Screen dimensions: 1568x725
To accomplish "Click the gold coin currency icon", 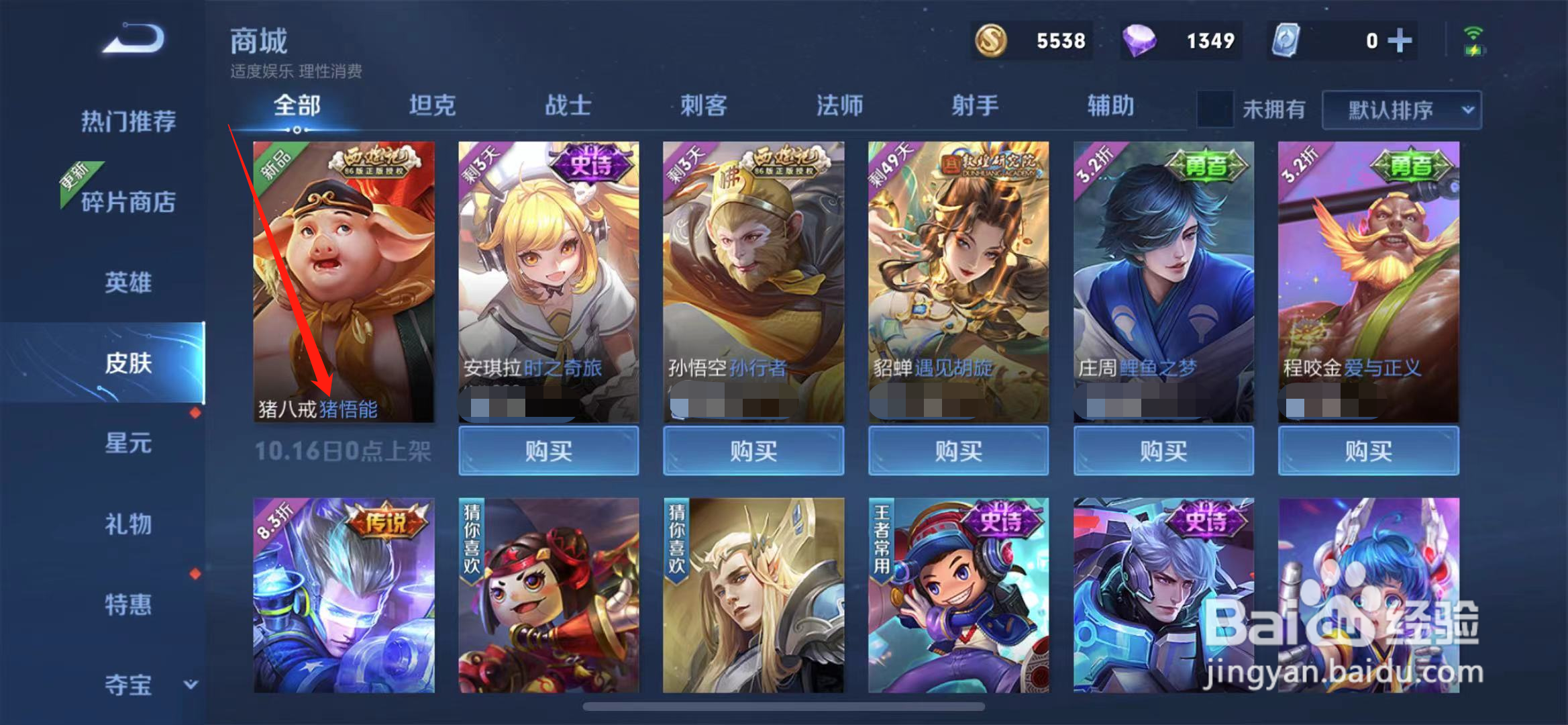I will 991,41.
